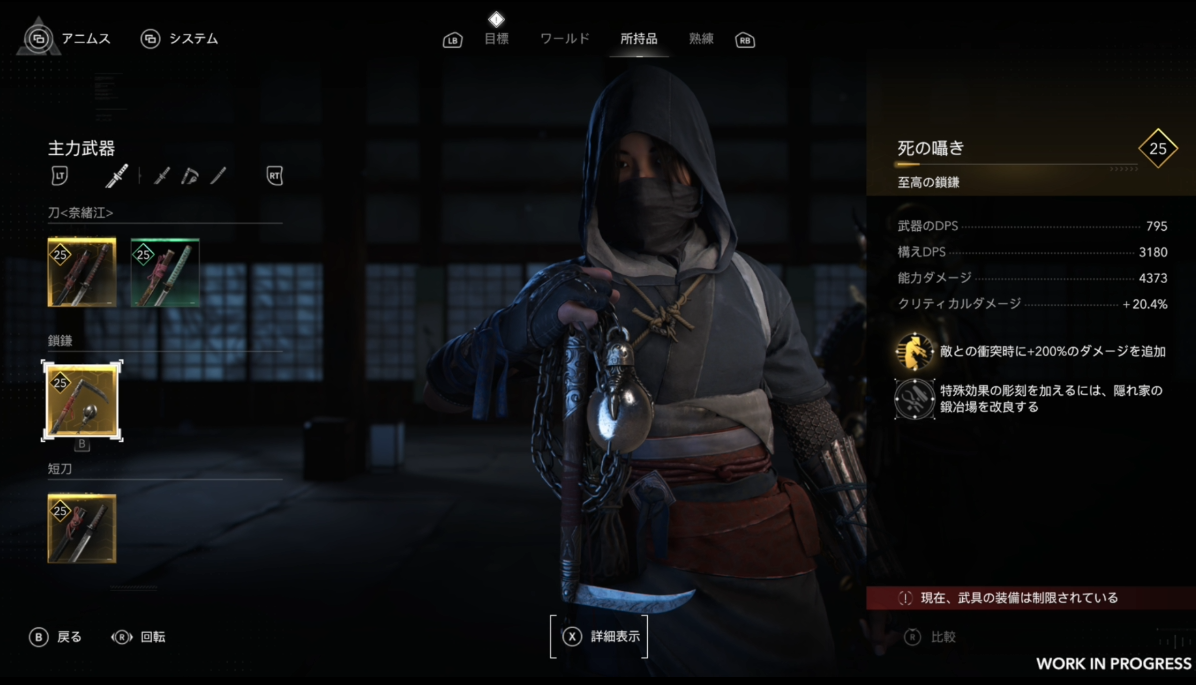Image resolution: width=1196 pixels, height=685 pixels.
Task: Open the システム menu
Action: click(x=180, y=39)
